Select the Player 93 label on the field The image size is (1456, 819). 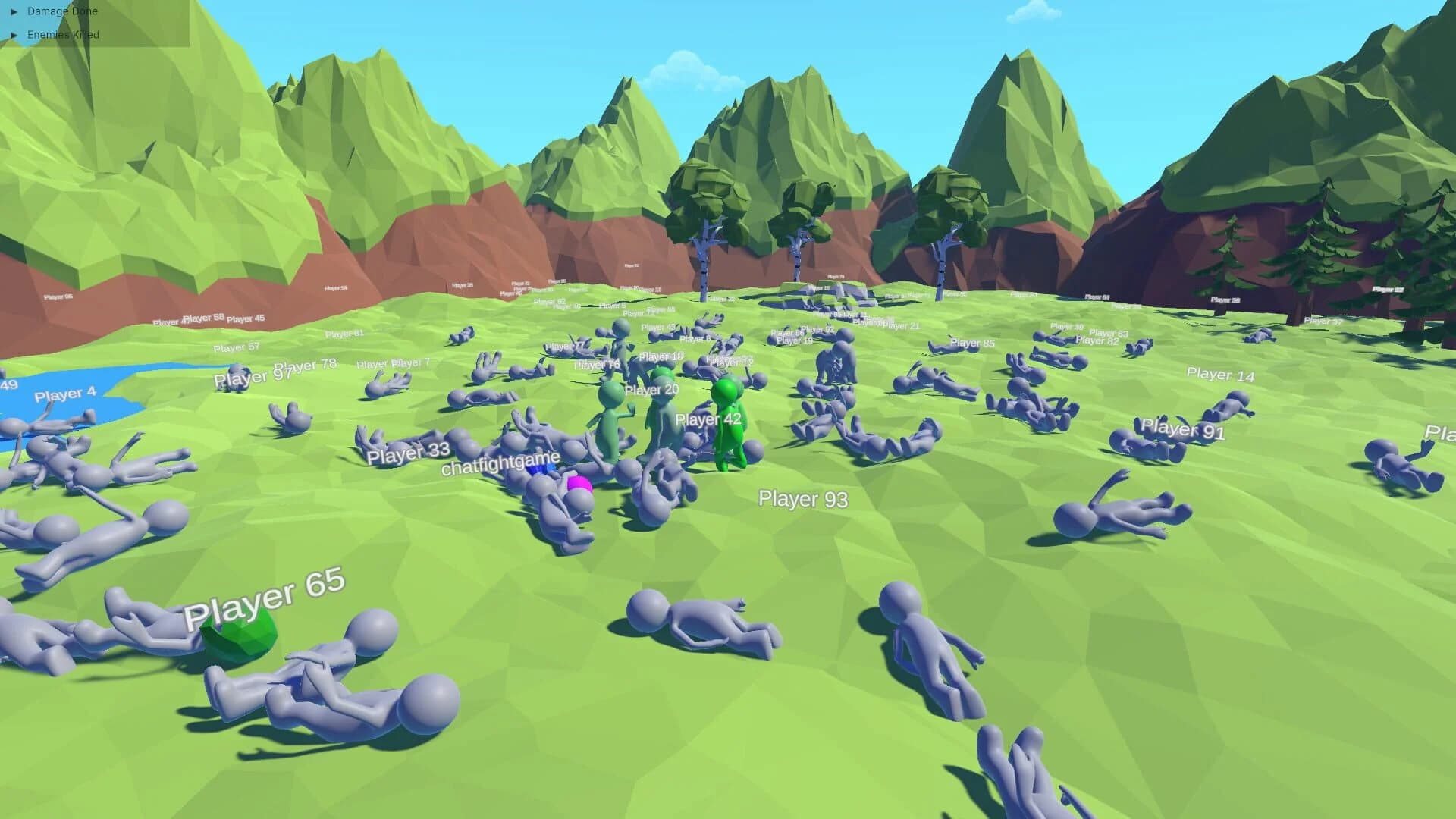click(x=802, y=498)
